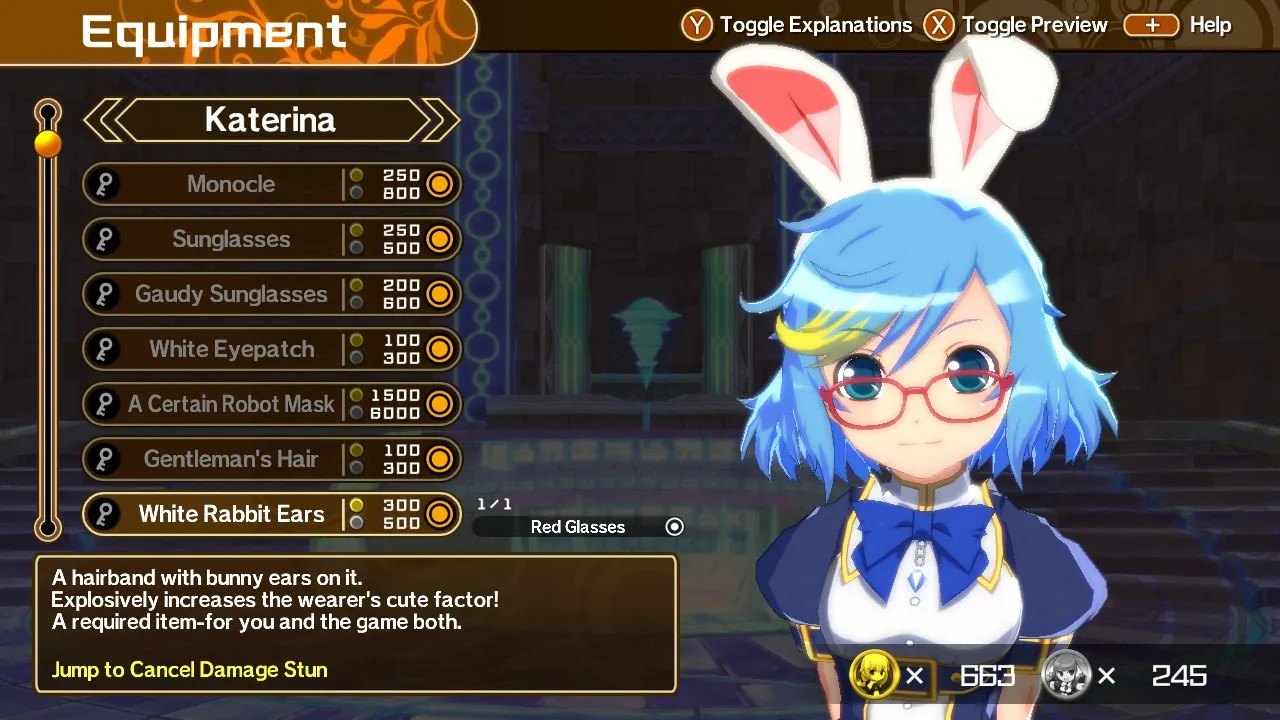
Task: Click the Y button icon for Toggle Explanations
Action: coord(696,25)
